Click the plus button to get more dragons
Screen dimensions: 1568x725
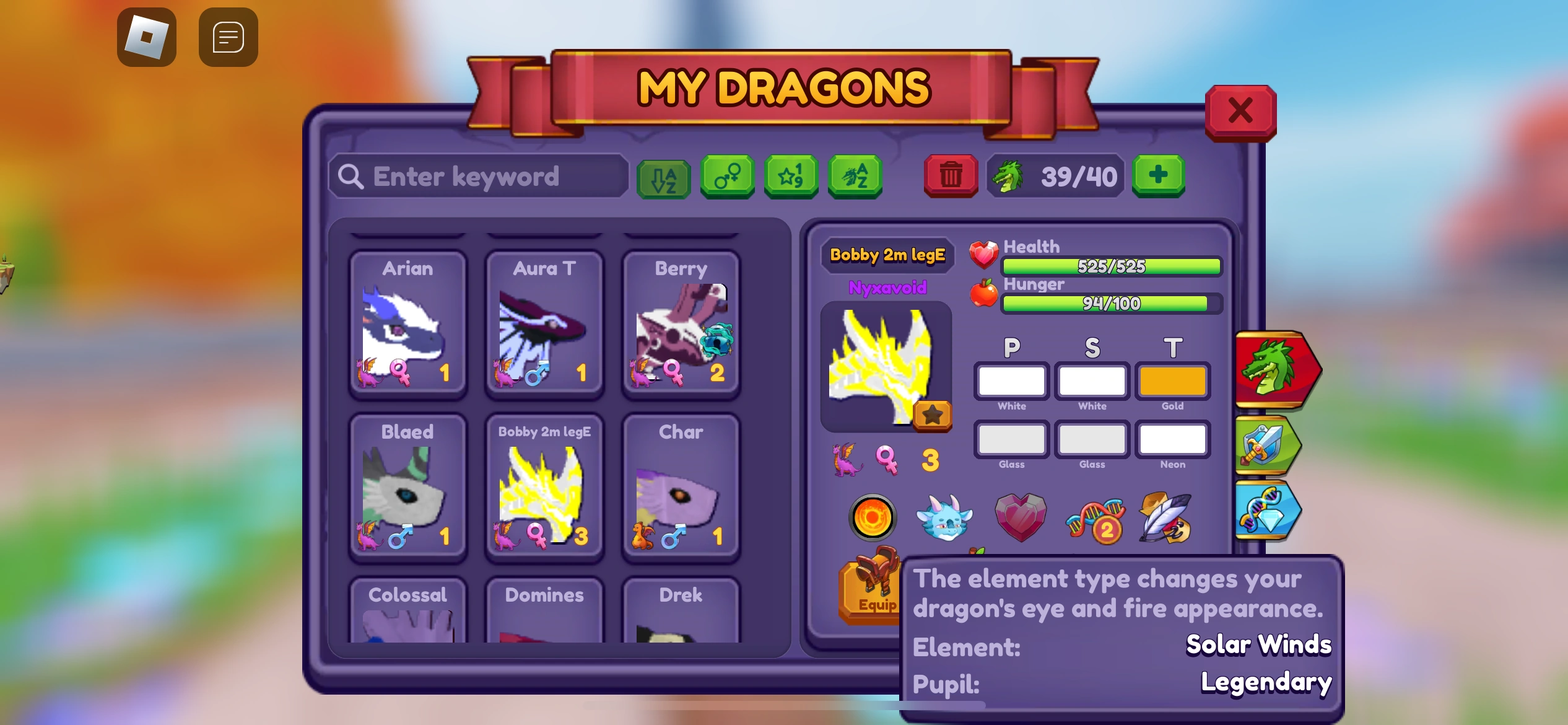[1158, 177]
